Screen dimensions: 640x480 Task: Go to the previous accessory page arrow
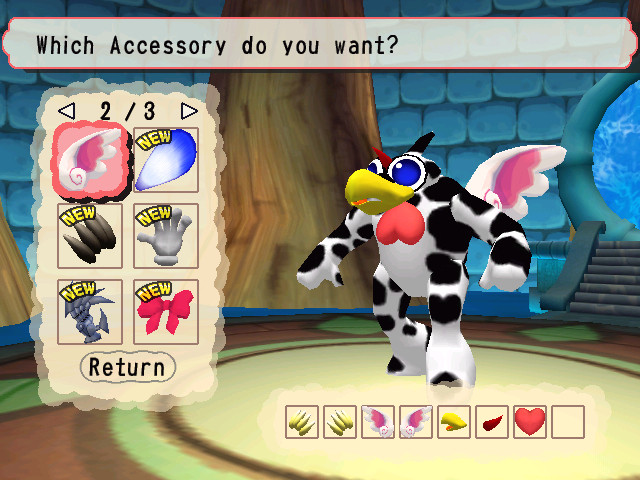coord(66,109)
